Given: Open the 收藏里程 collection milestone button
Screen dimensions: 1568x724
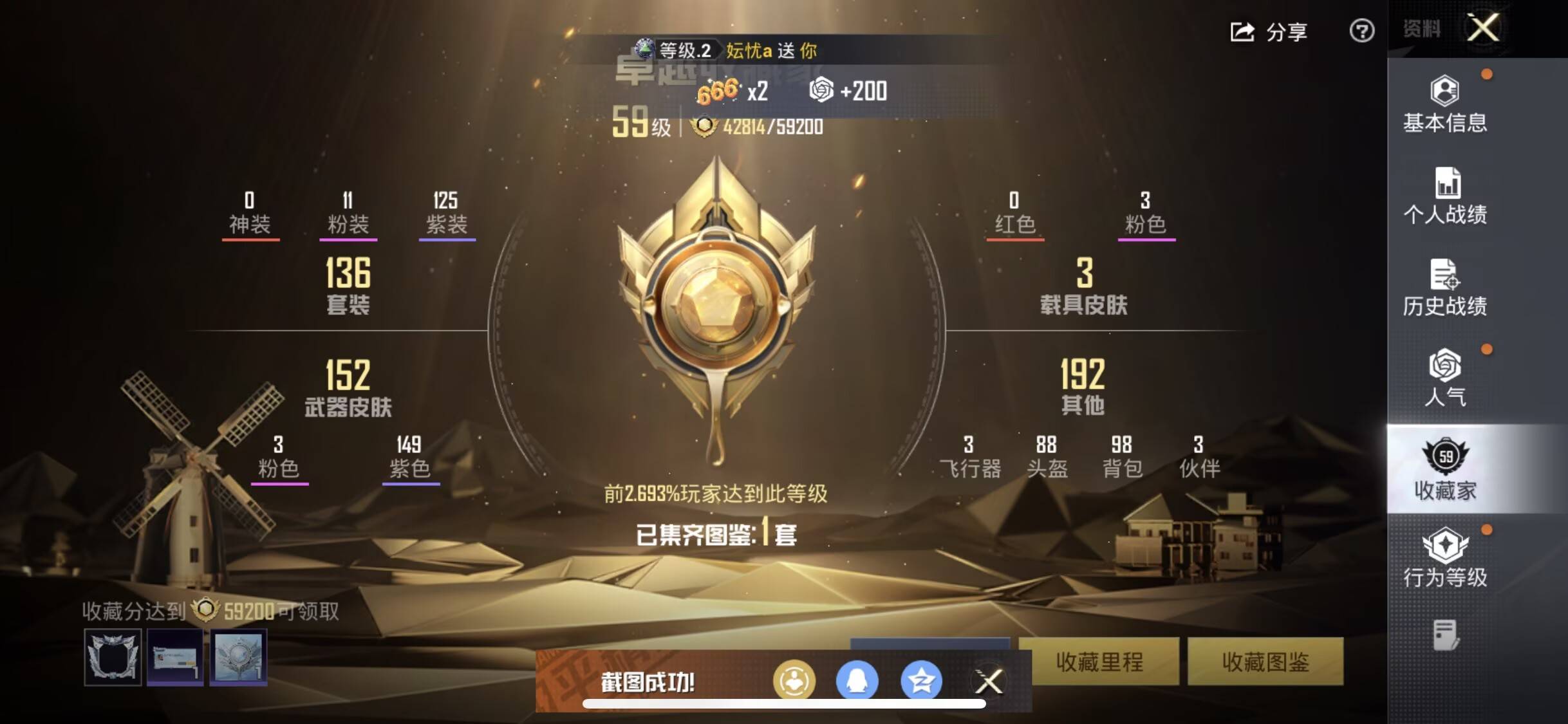Looking at the screenshot, I should coord(1103,663).
